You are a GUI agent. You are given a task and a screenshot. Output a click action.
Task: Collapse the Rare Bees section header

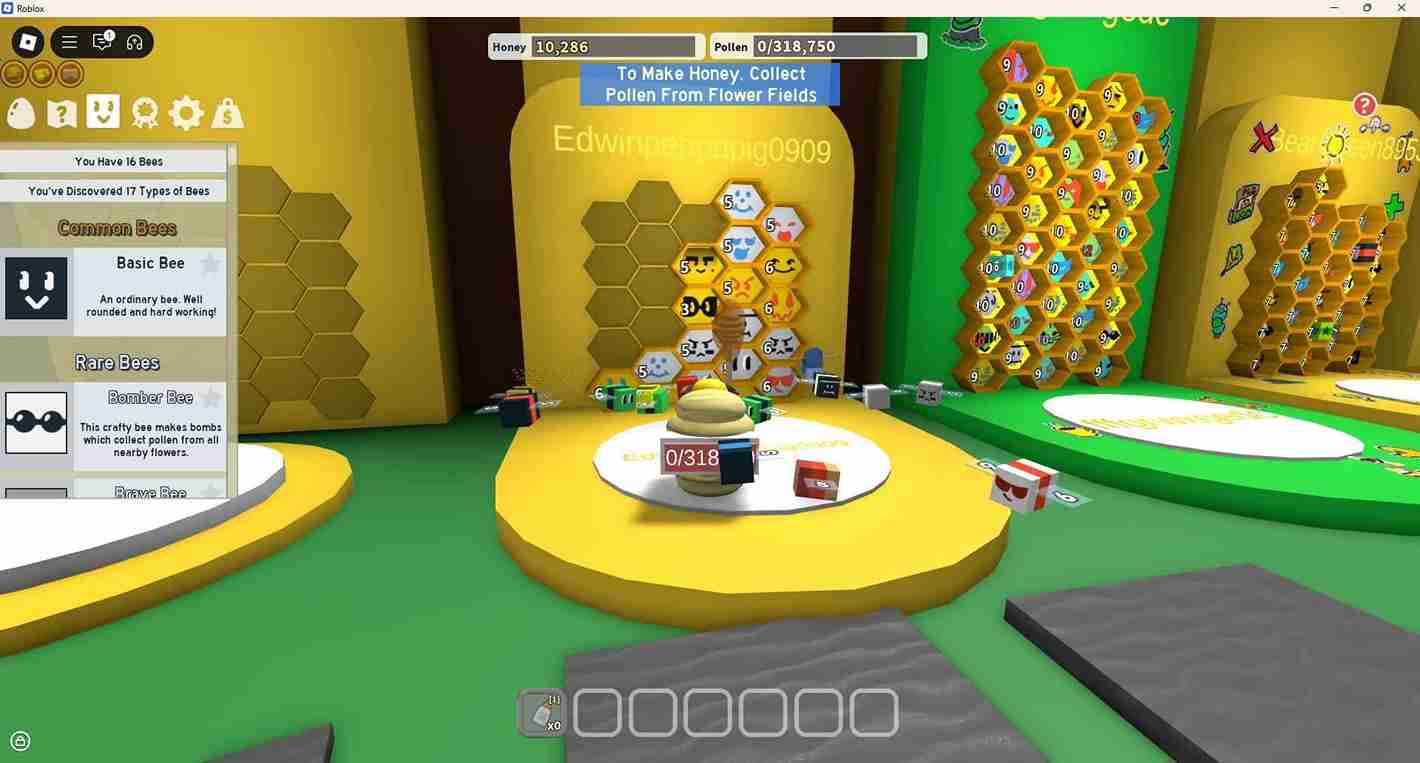click(x=117, y=361)
